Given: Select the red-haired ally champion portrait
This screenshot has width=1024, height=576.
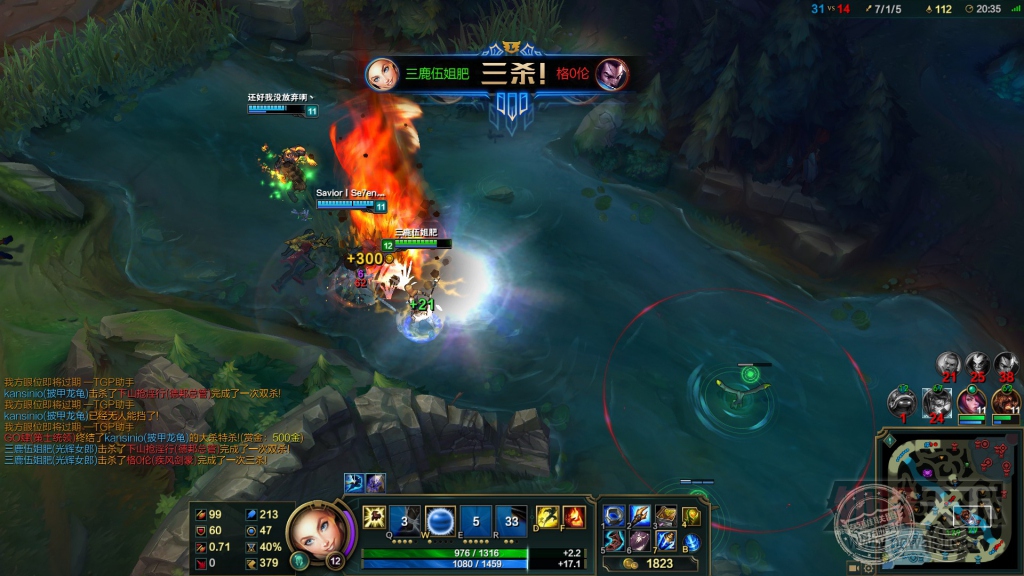Looking at the screenshot, I should click(971, 401).
